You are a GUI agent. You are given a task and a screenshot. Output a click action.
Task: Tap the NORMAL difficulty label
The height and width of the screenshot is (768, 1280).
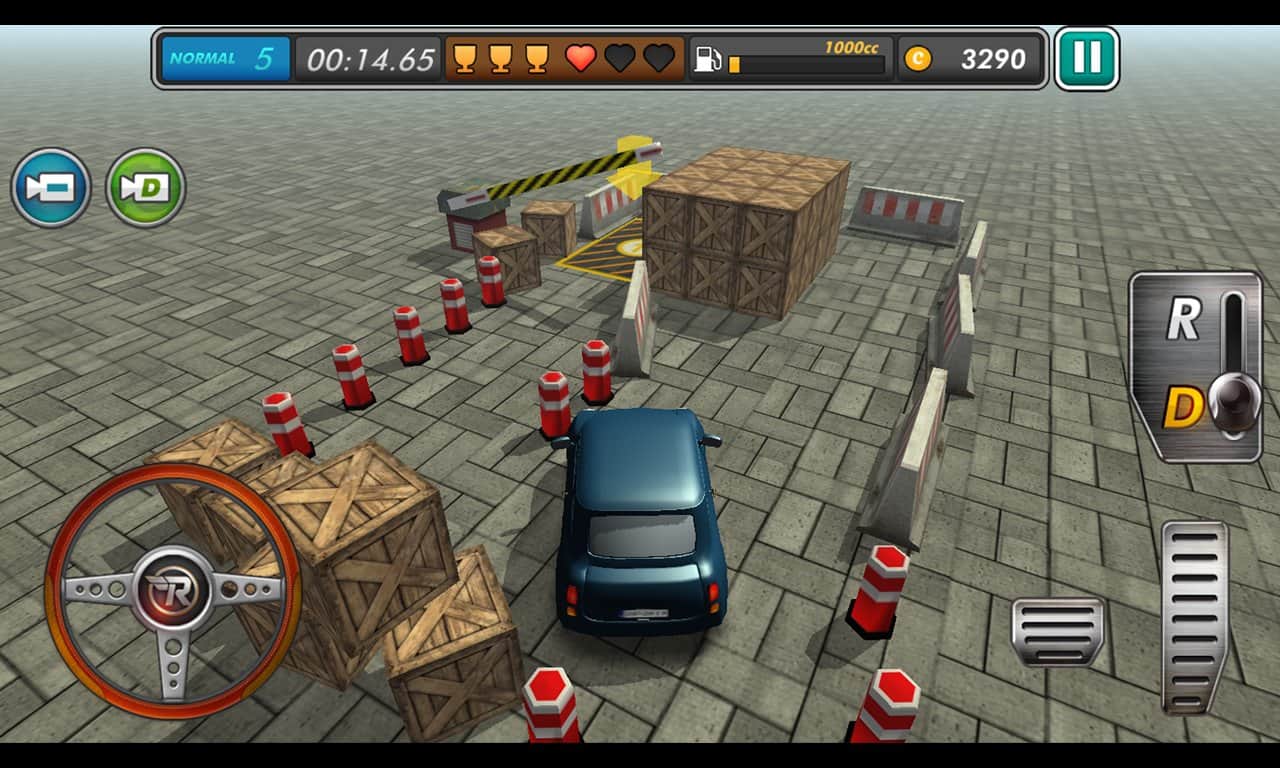[x=203, y=58]
